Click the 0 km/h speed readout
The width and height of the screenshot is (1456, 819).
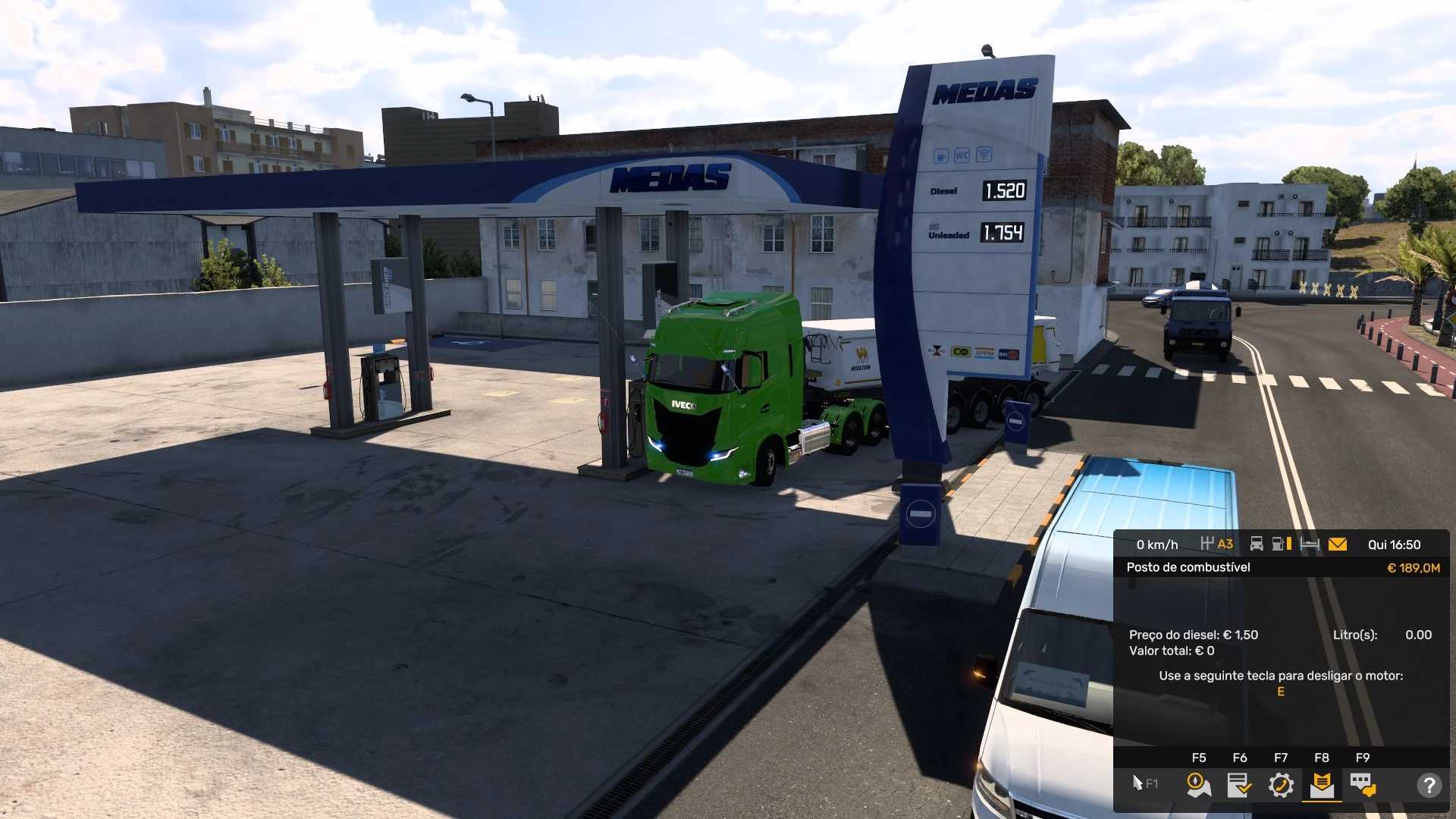[x=1158, y=544]
